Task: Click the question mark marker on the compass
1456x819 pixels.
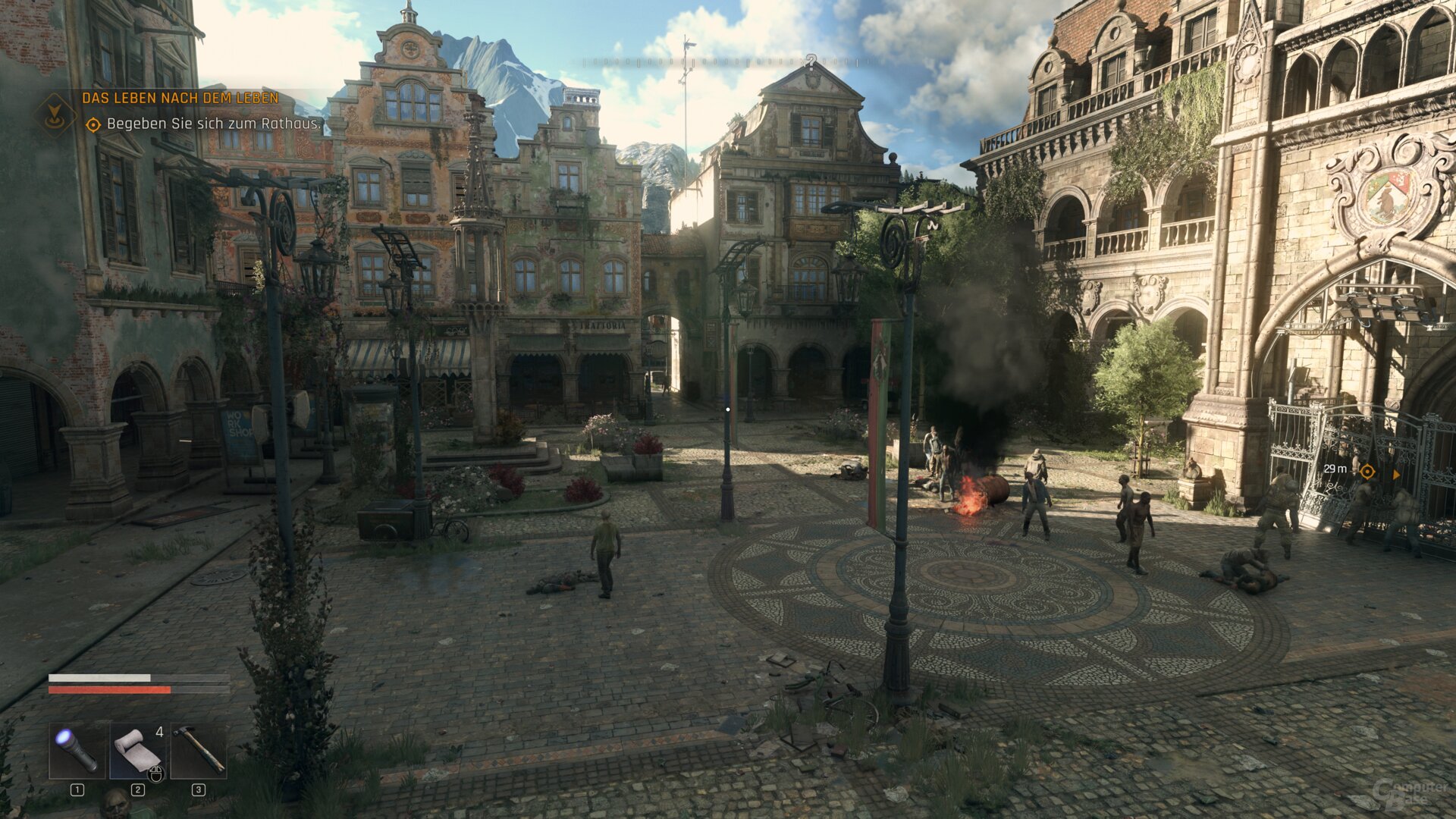Action: (x=811, y=62)
